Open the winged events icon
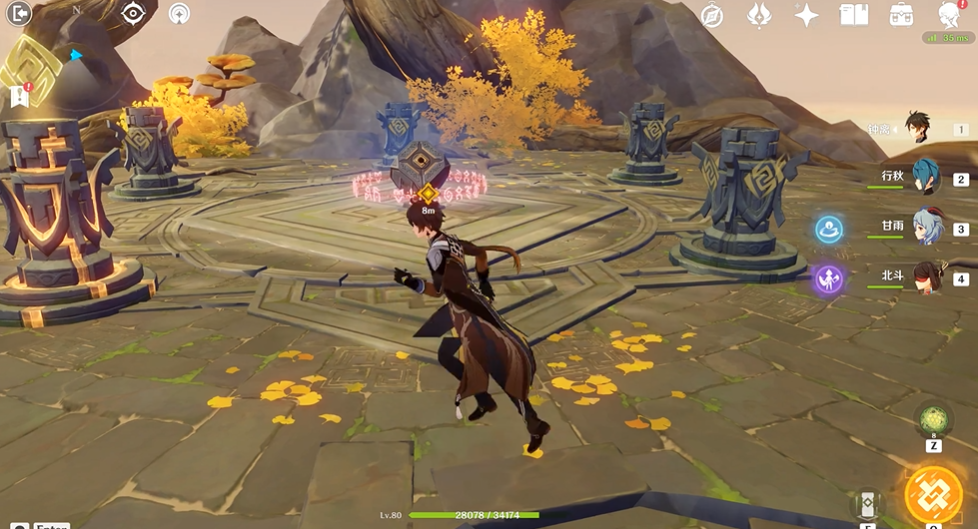978x529 pixels. click(x=760, y=15)
